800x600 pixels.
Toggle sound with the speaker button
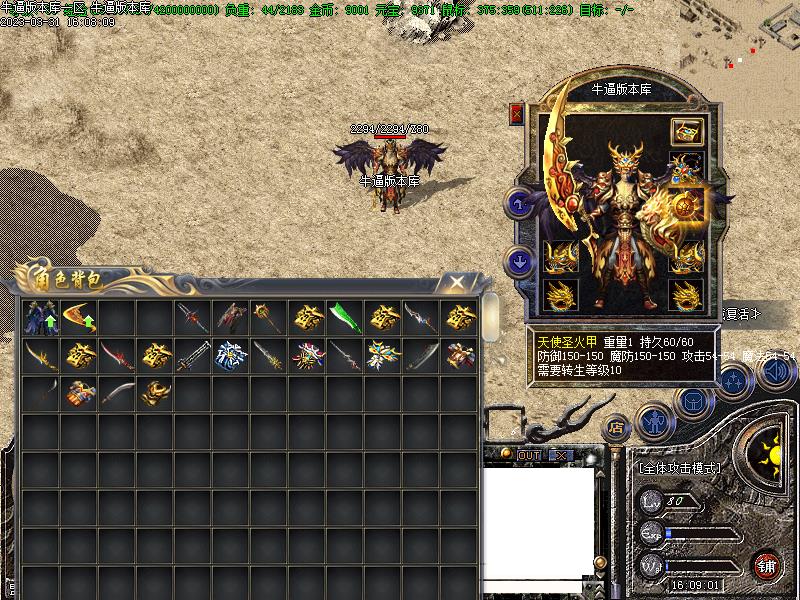click(x=773, y=373)
